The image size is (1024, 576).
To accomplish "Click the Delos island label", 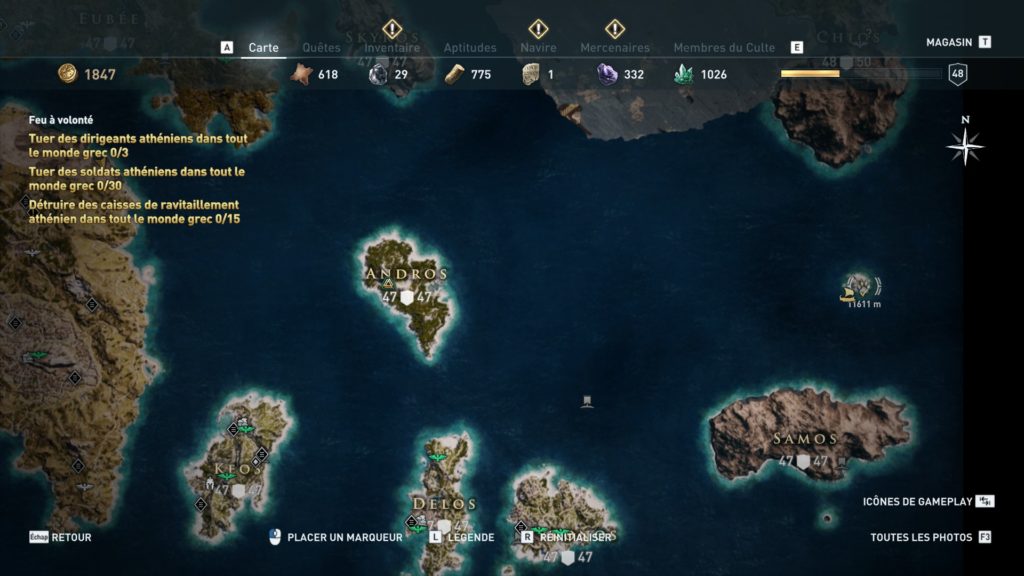I will click(x=444, y=503).
